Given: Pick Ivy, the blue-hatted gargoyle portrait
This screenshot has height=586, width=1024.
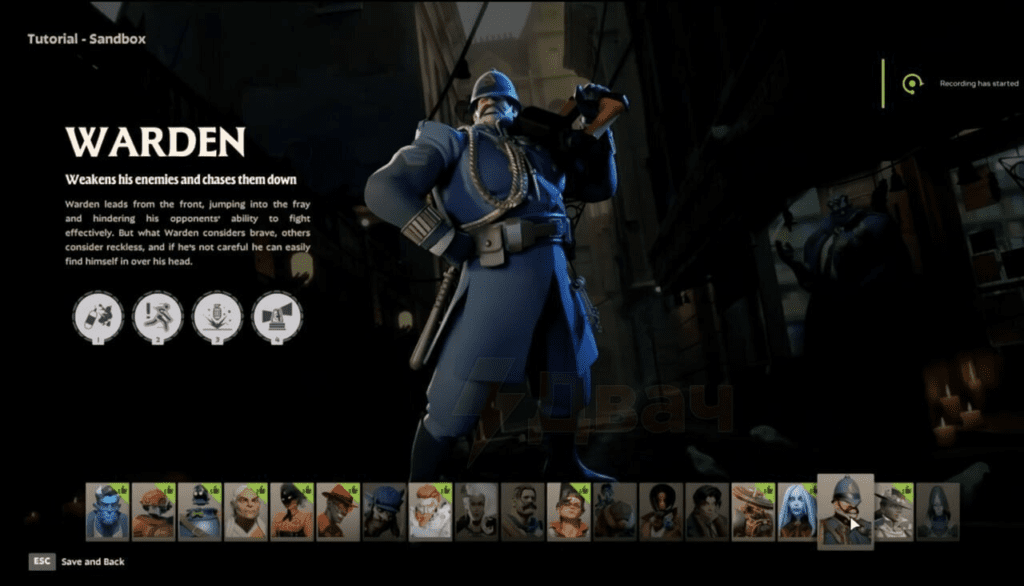Looking at the screenshot, I should (x=384, y=511).
